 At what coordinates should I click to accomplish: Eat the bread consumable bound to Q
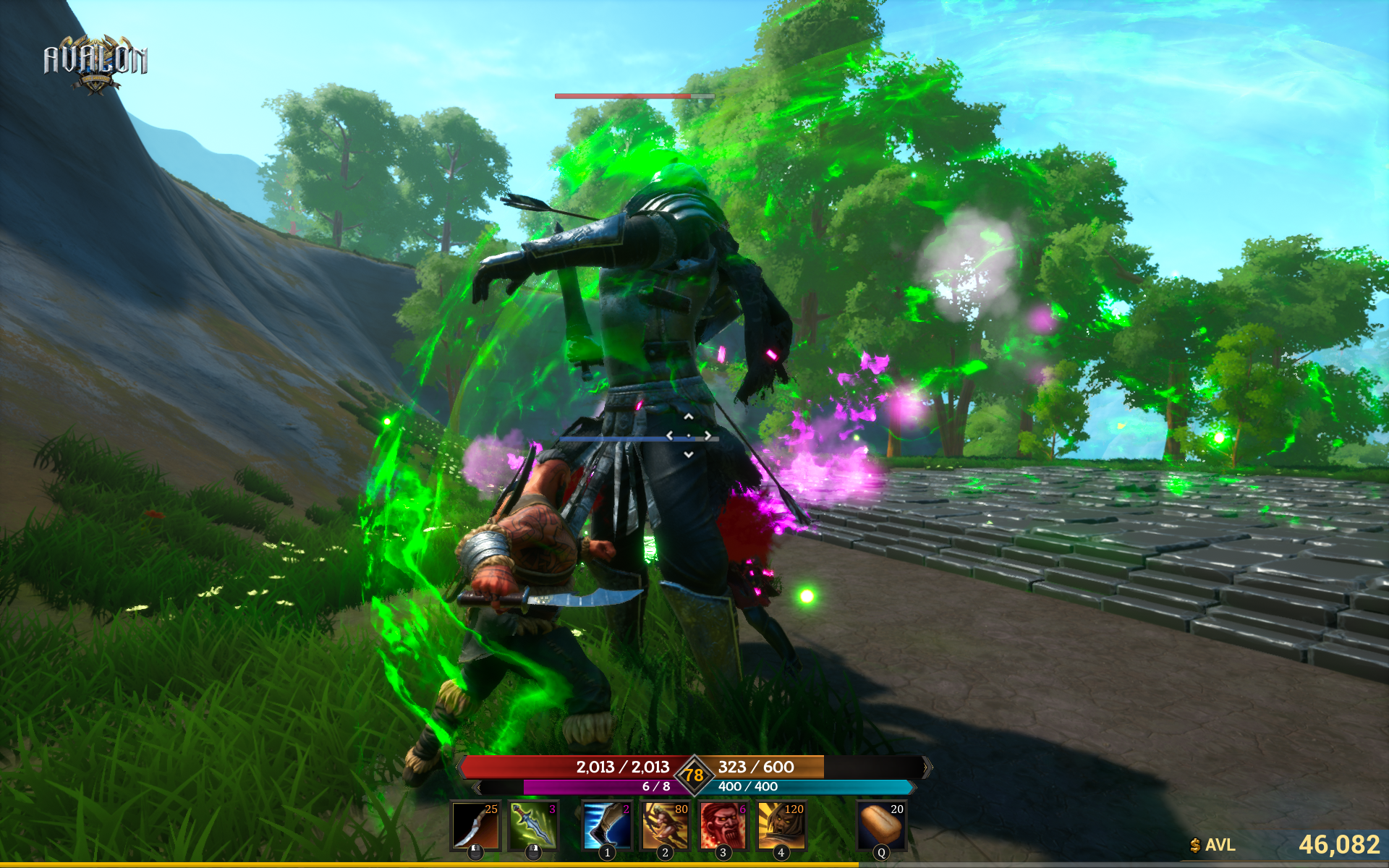(880, 825)
